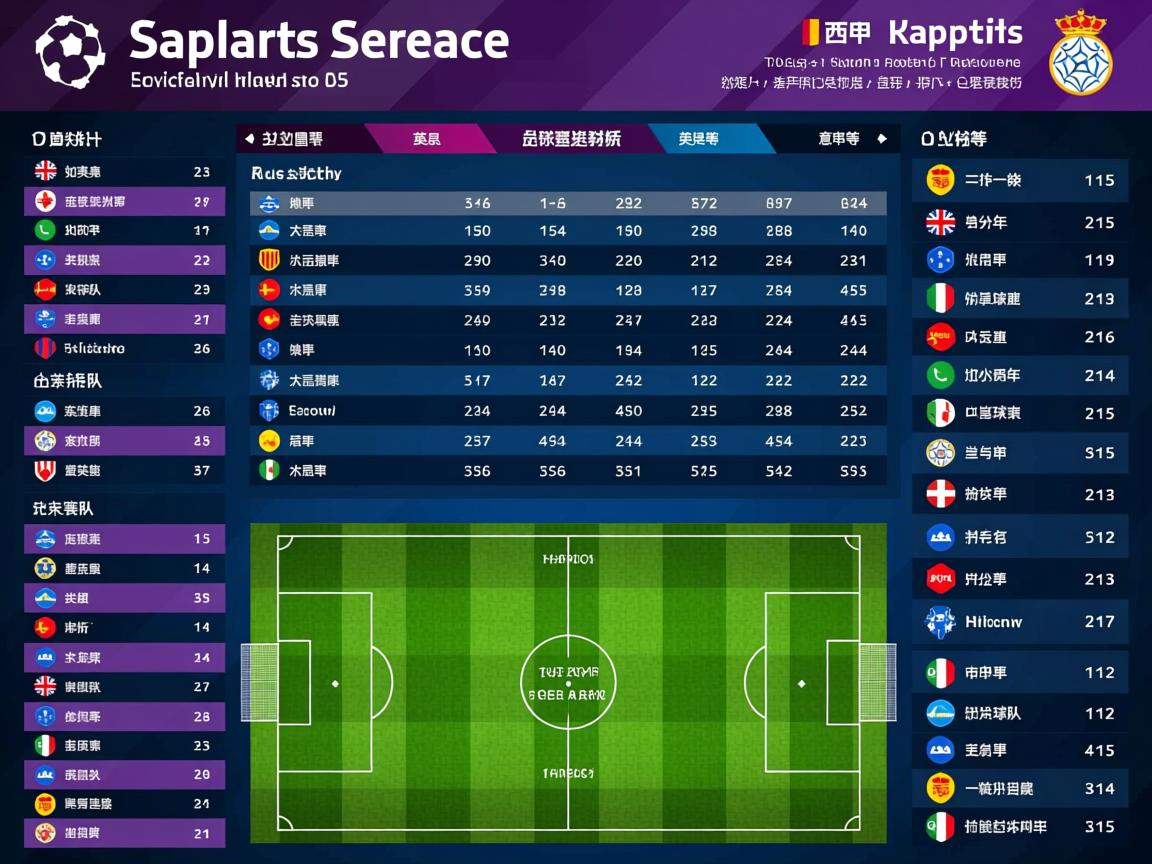Screen dimensions: 1152x864
Task: Open the Bitictoro team entry
Action: (124, 349)
